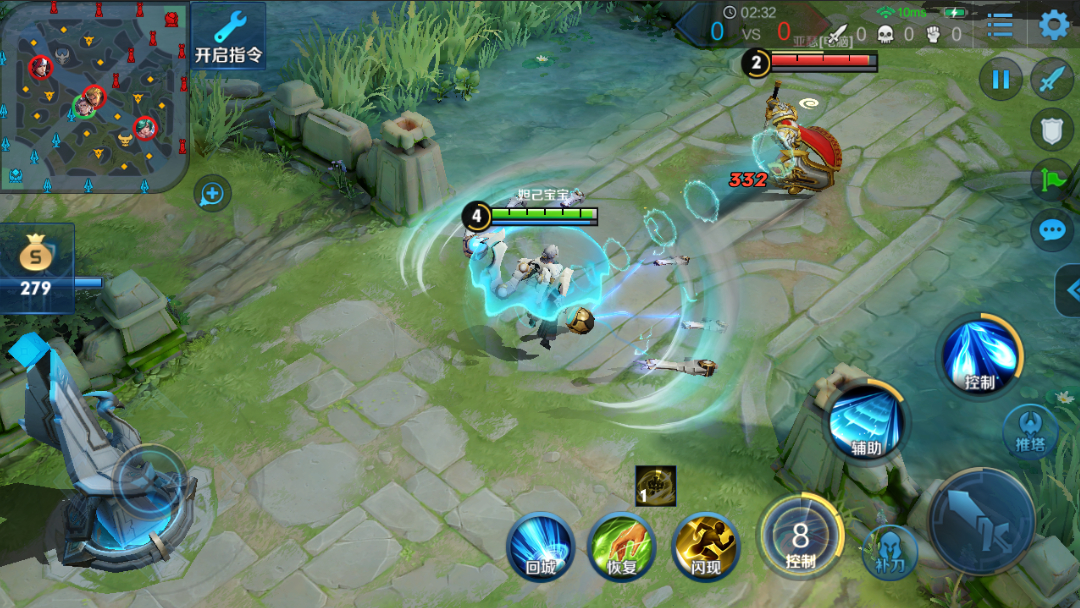The height and width of the screenshot is (608, 1080).
Task: Expand the side panel arrow tab
Action: [1068, 290]
